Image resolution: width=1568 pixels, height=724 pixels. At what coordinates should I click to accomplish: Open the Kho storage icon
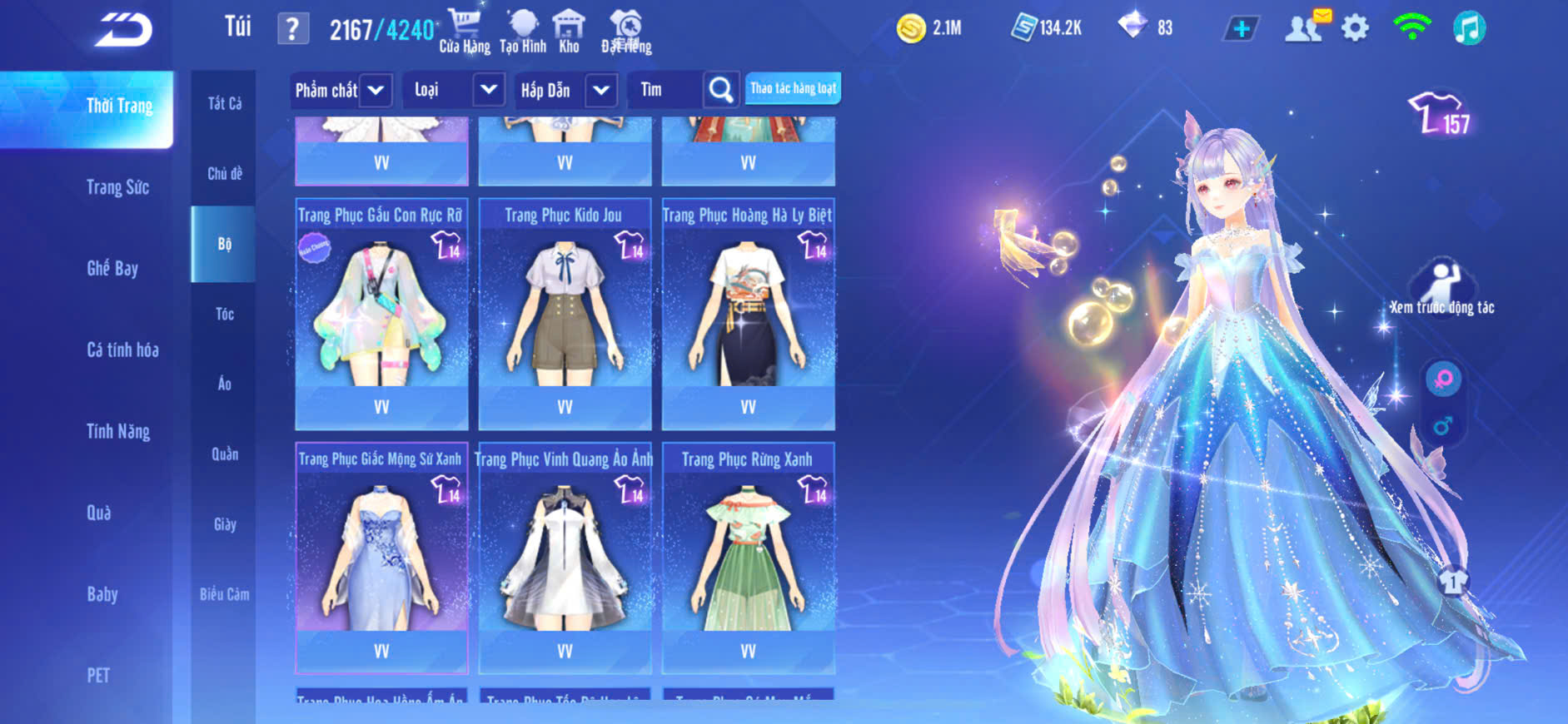pos(569,32)
